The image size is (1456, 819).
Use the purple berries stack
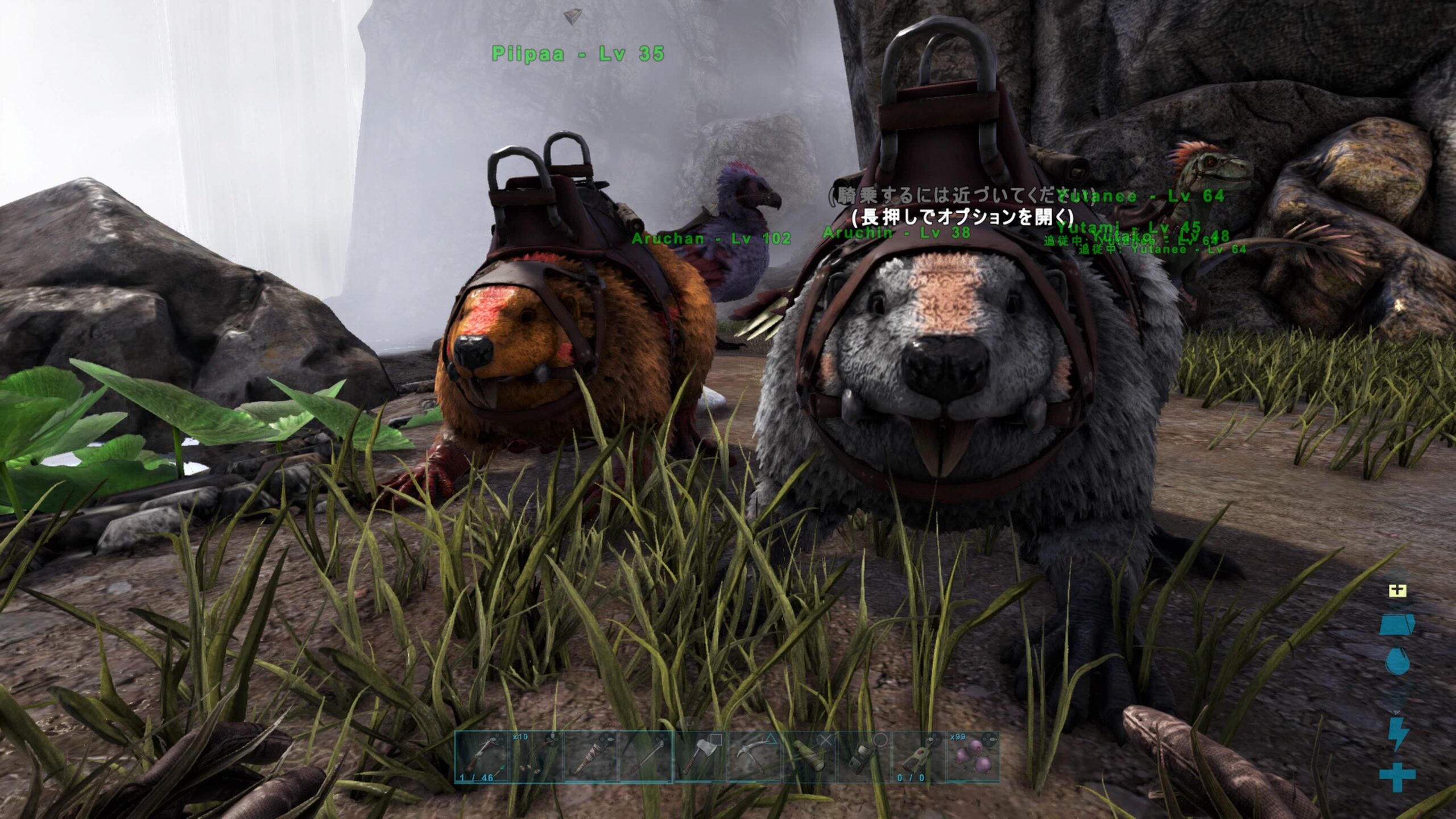pyautogui.click(x=972, y=756)
